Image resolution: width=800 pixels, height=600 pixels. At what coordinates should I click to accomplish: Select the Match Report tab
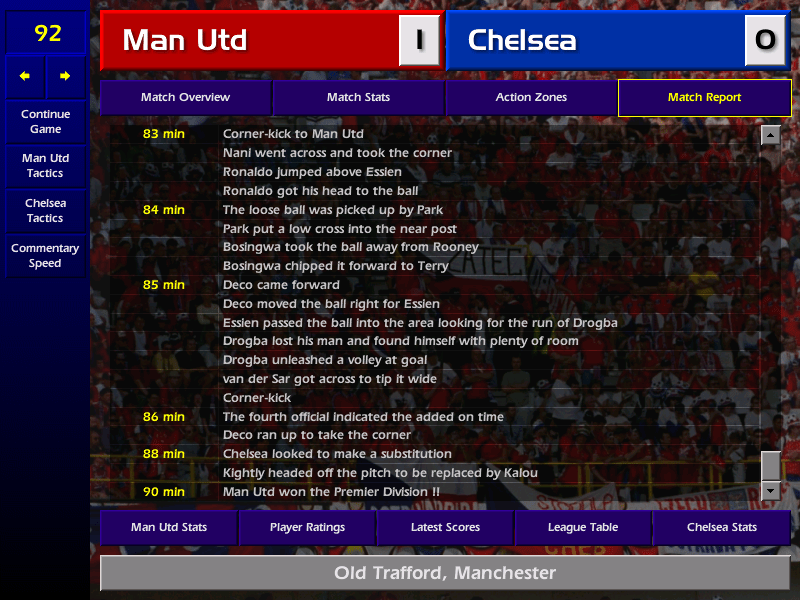pyautogui.click(x=704, y=98)
